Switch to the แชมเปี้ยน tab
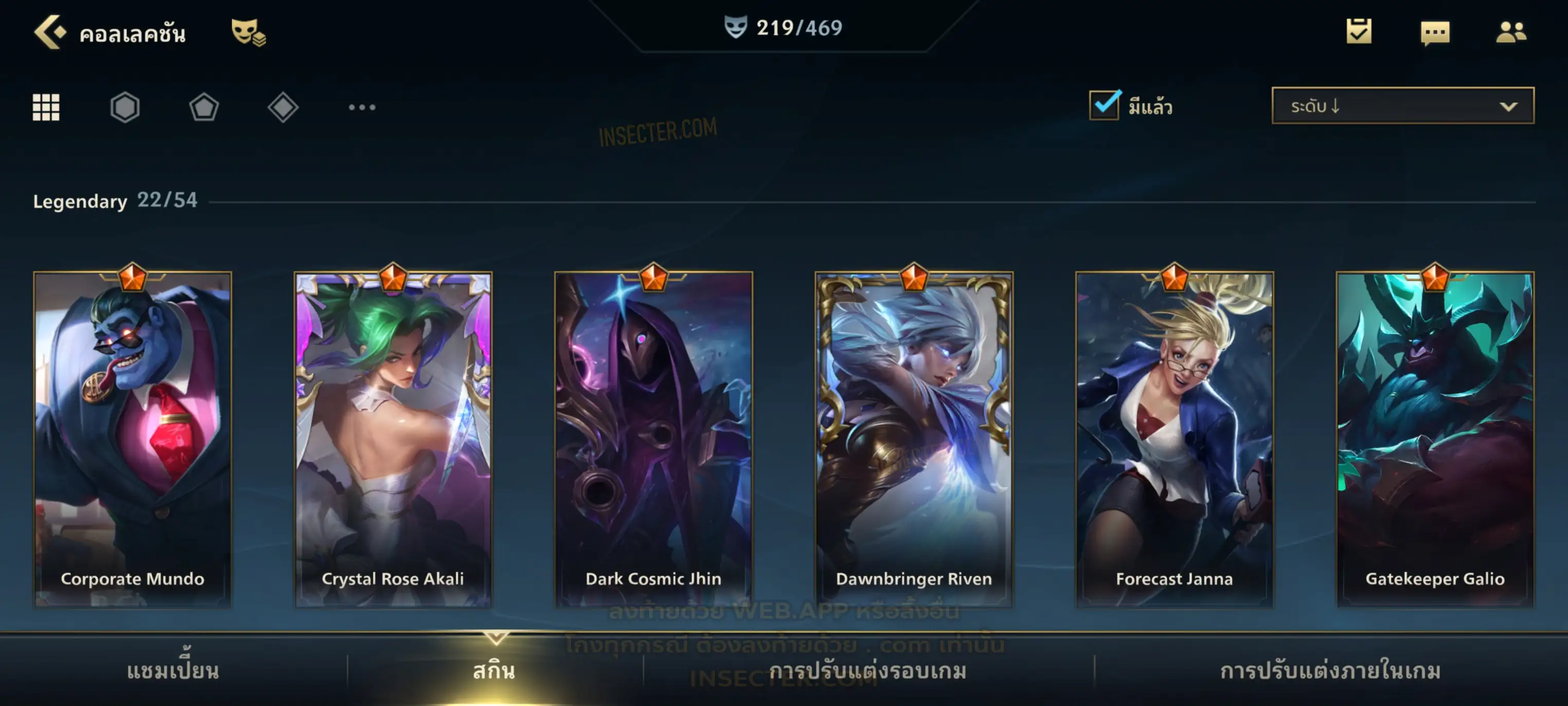Screen dimensions: 1568x706 pyautogui.click(x=173, y=671)
